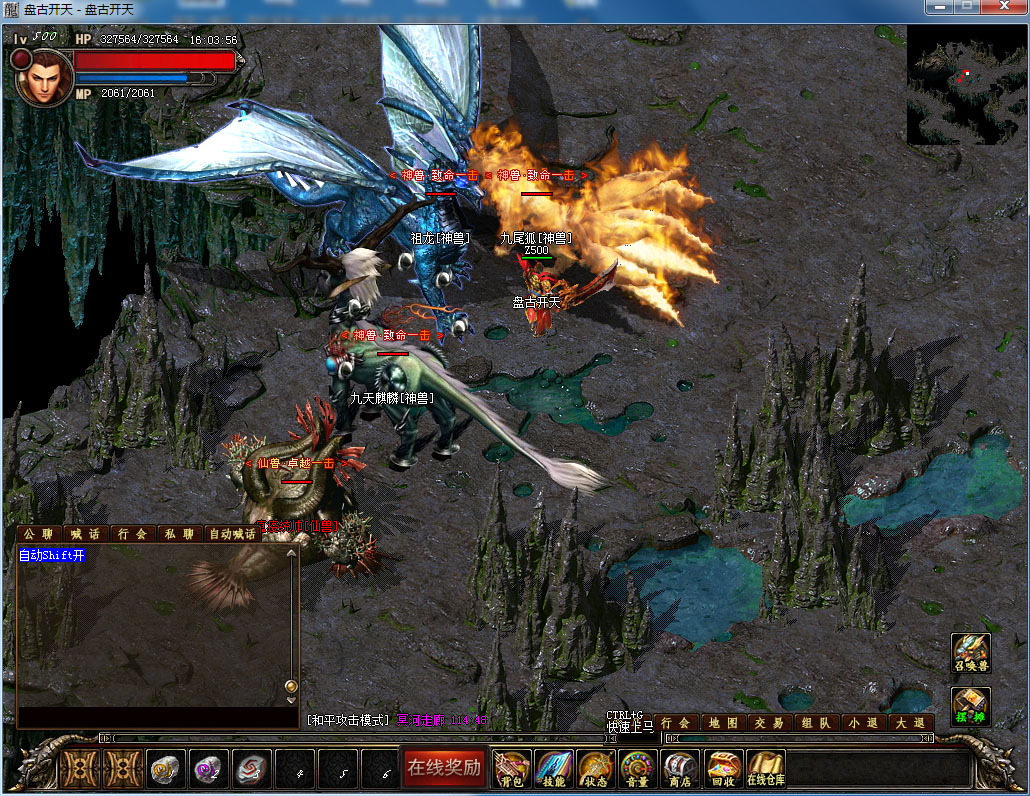Click 大退 to exit the game
The height and width of the screenshot is (796, 1030).
(x=910, y=723)
